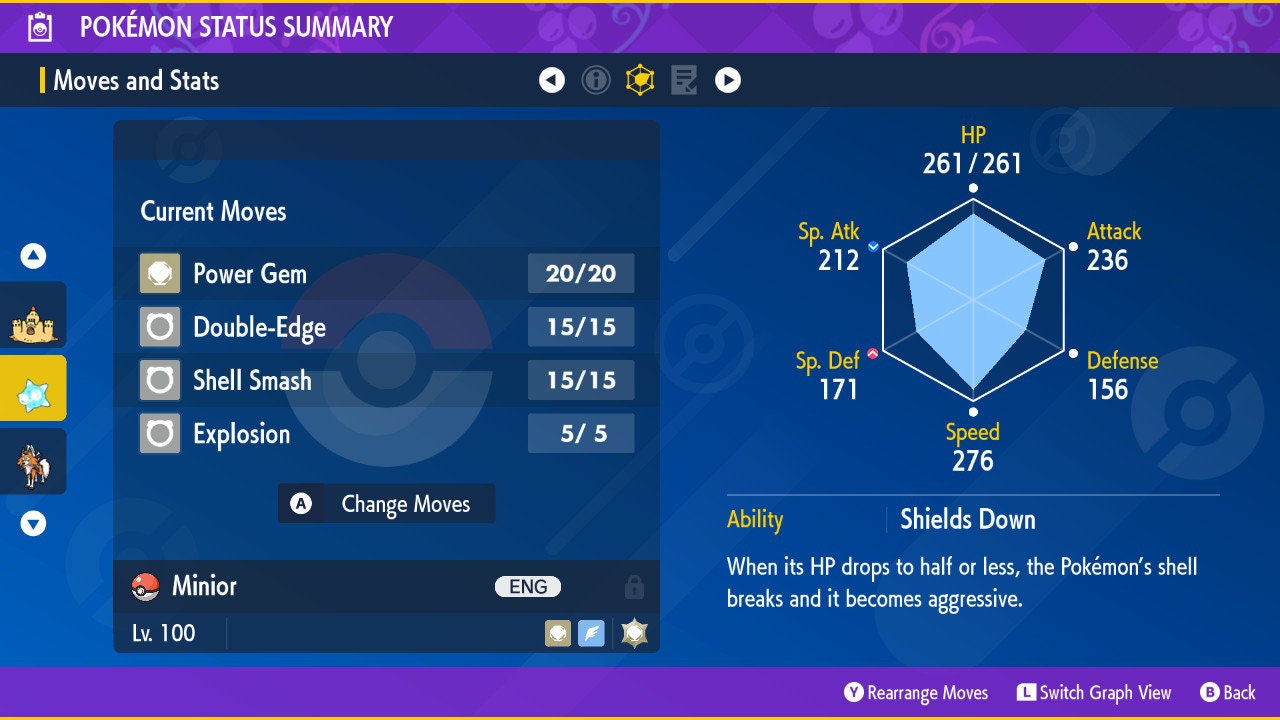This screenshot has height=720, width=1280.
Task: Pick the Explosion move row
Action: [x=385, y=434]
